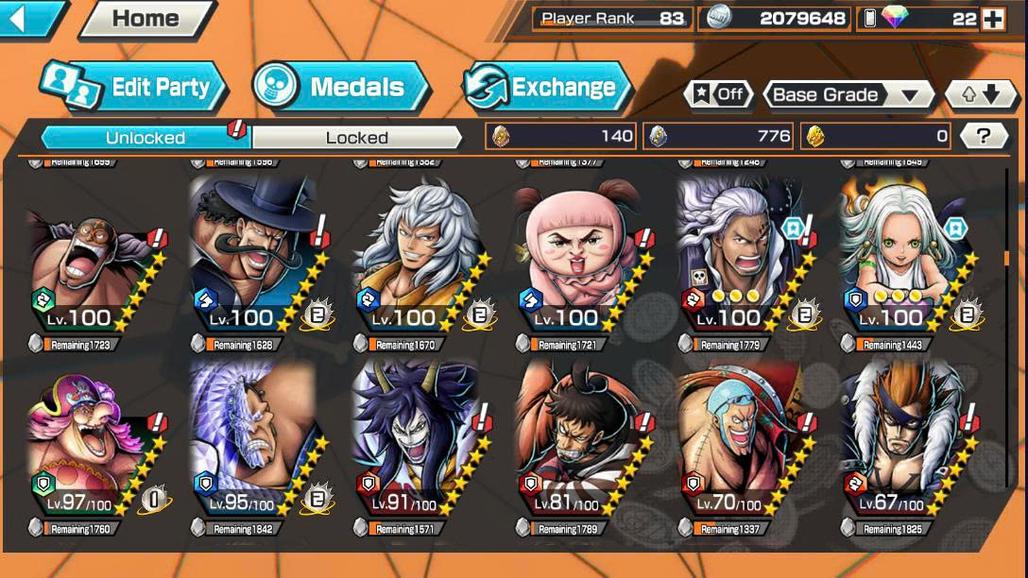Toggle the favorites star filter Off button
This screenshot has width=1028, height=578.
pyautogui.click(x=718, y=95)
